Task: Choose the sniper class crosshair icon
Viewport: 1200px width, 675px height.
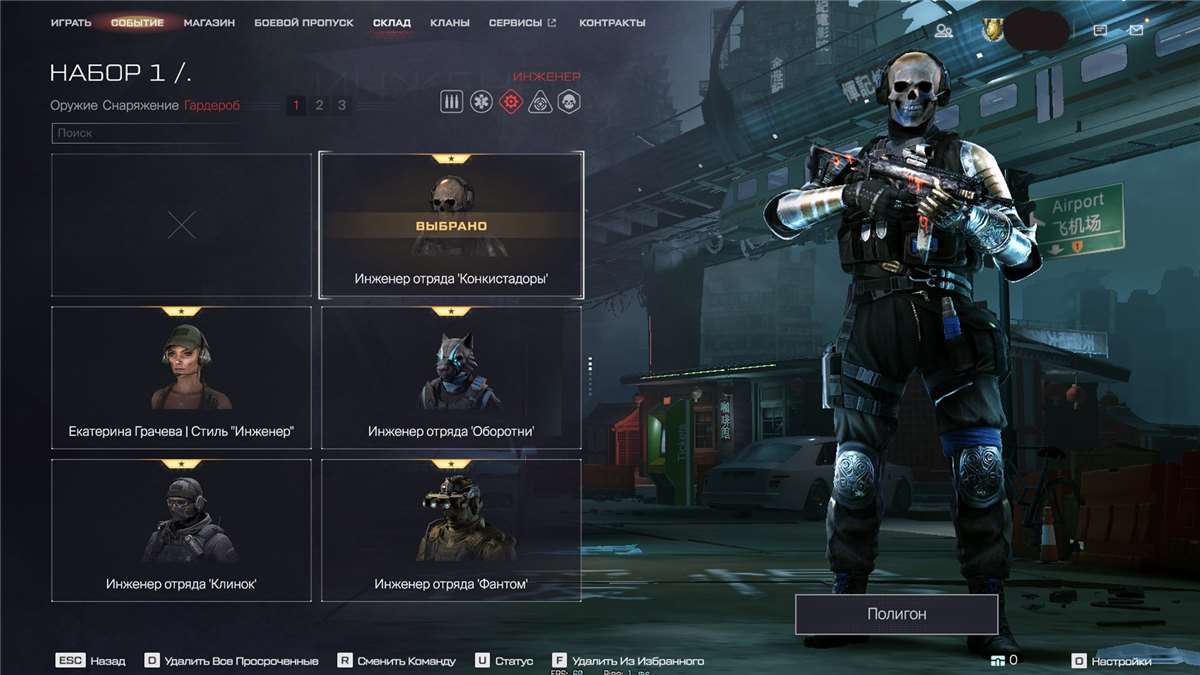Action: point(540,102)
